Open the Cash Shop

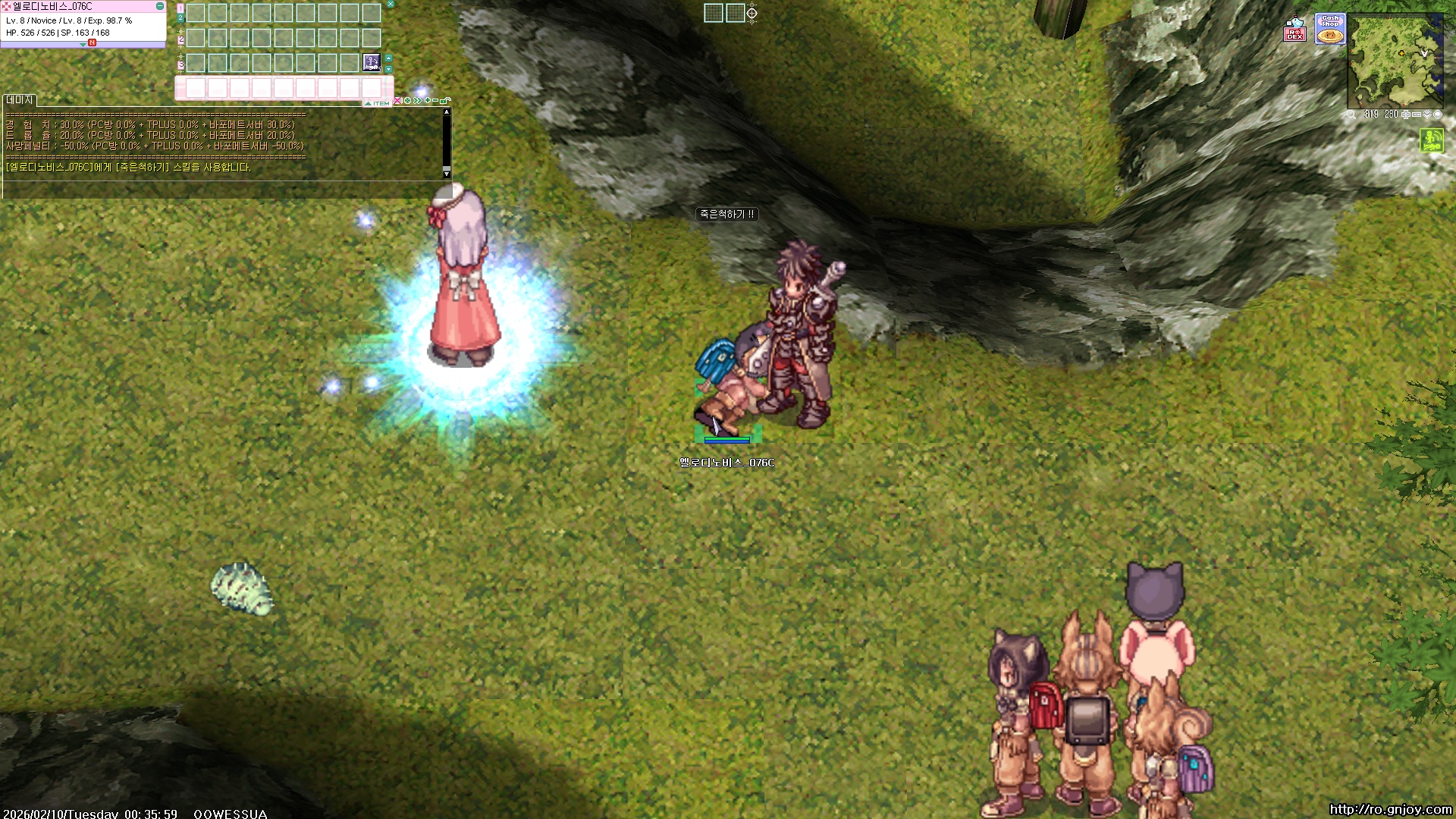click(x=1329, y=29)
